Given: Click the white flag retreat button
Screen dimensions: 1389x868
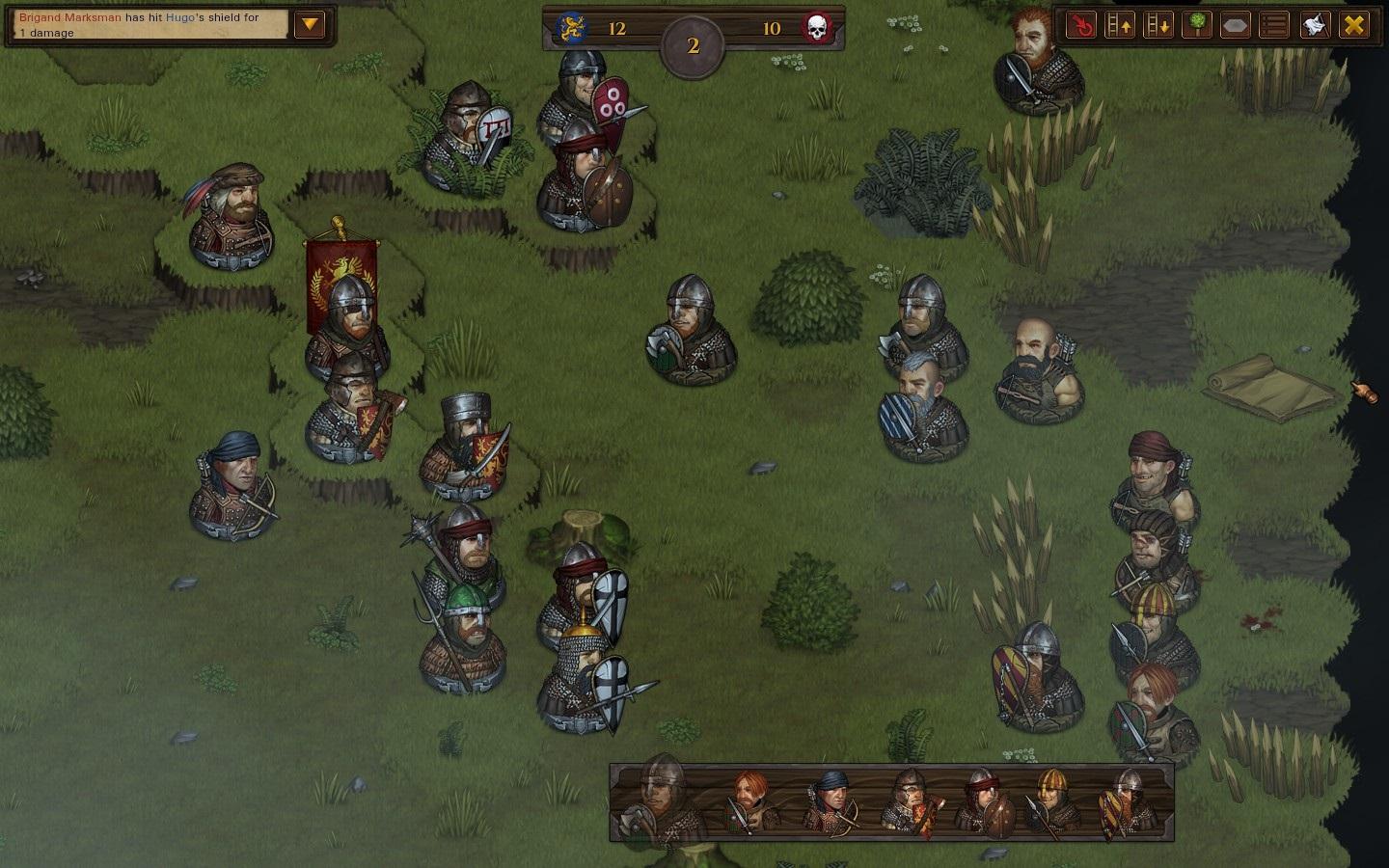Looking at the screenshot, I should tap(1314, 25).
